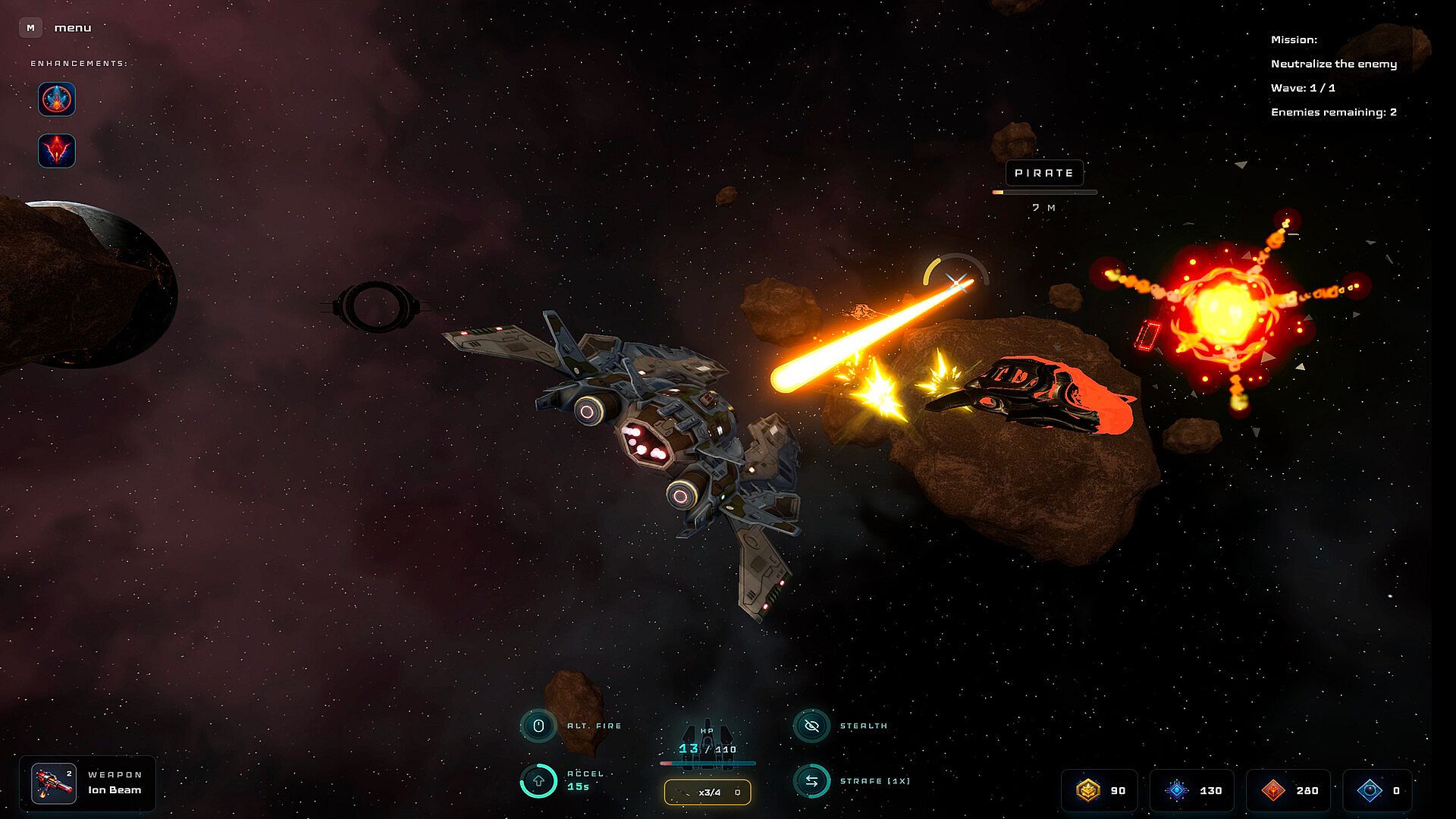Activate the Alt. Fire ability
This screenshot has width=1456, height=819.
click(538, 726)
